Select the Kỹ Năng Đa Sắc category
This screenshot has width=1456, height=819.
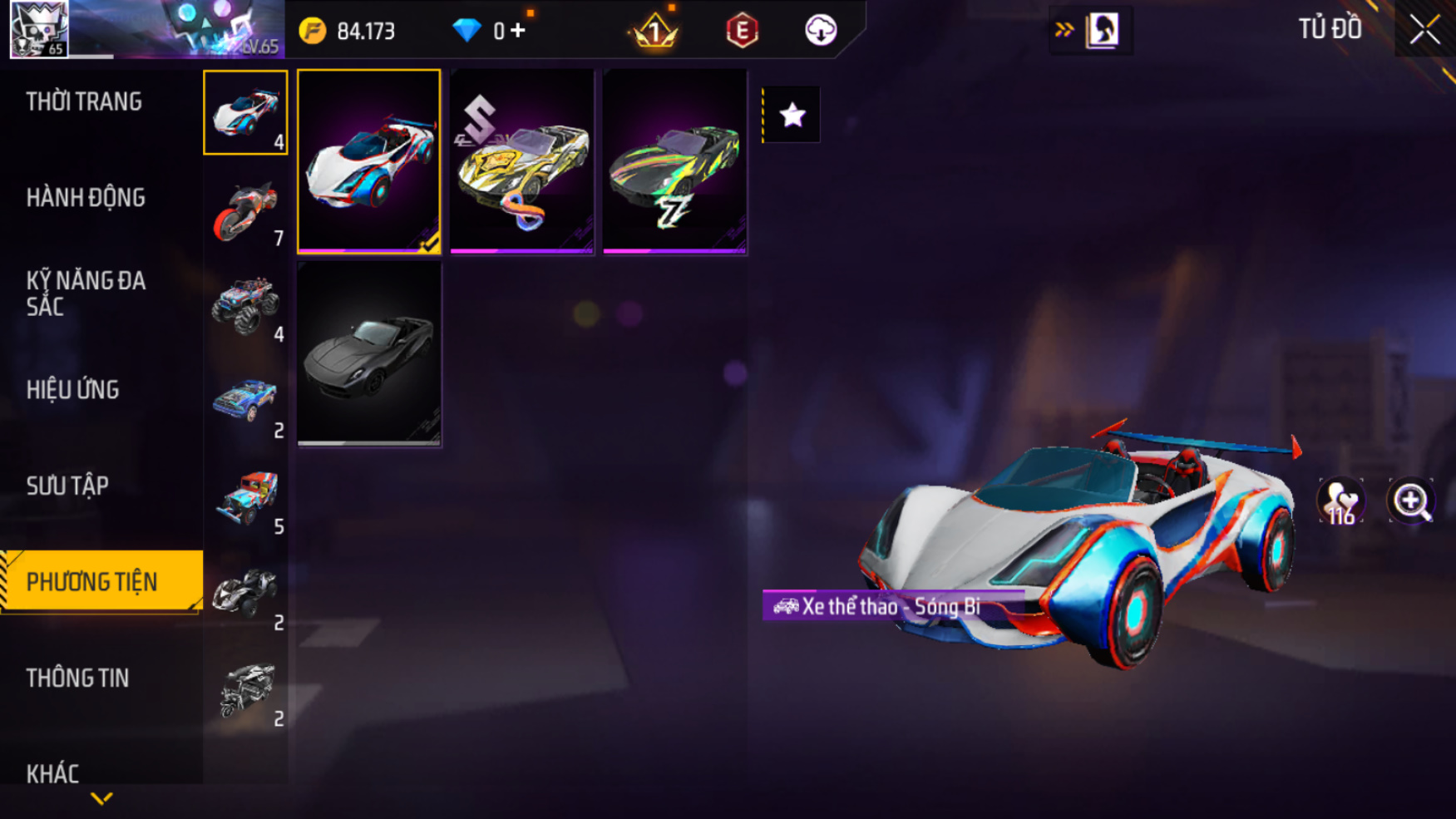[86, 294]
